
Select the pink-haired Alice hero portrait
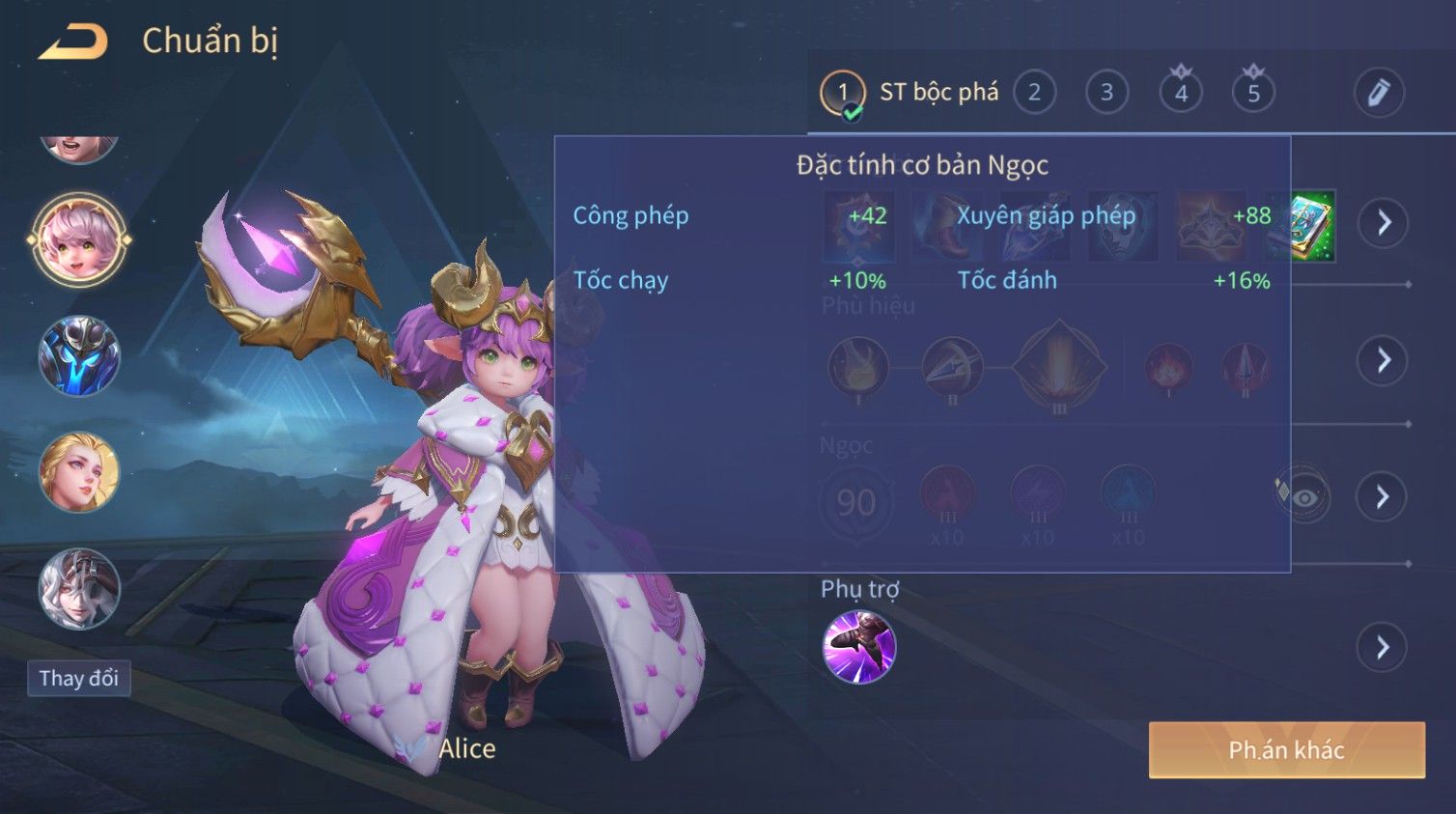click(x=79, y=240)
